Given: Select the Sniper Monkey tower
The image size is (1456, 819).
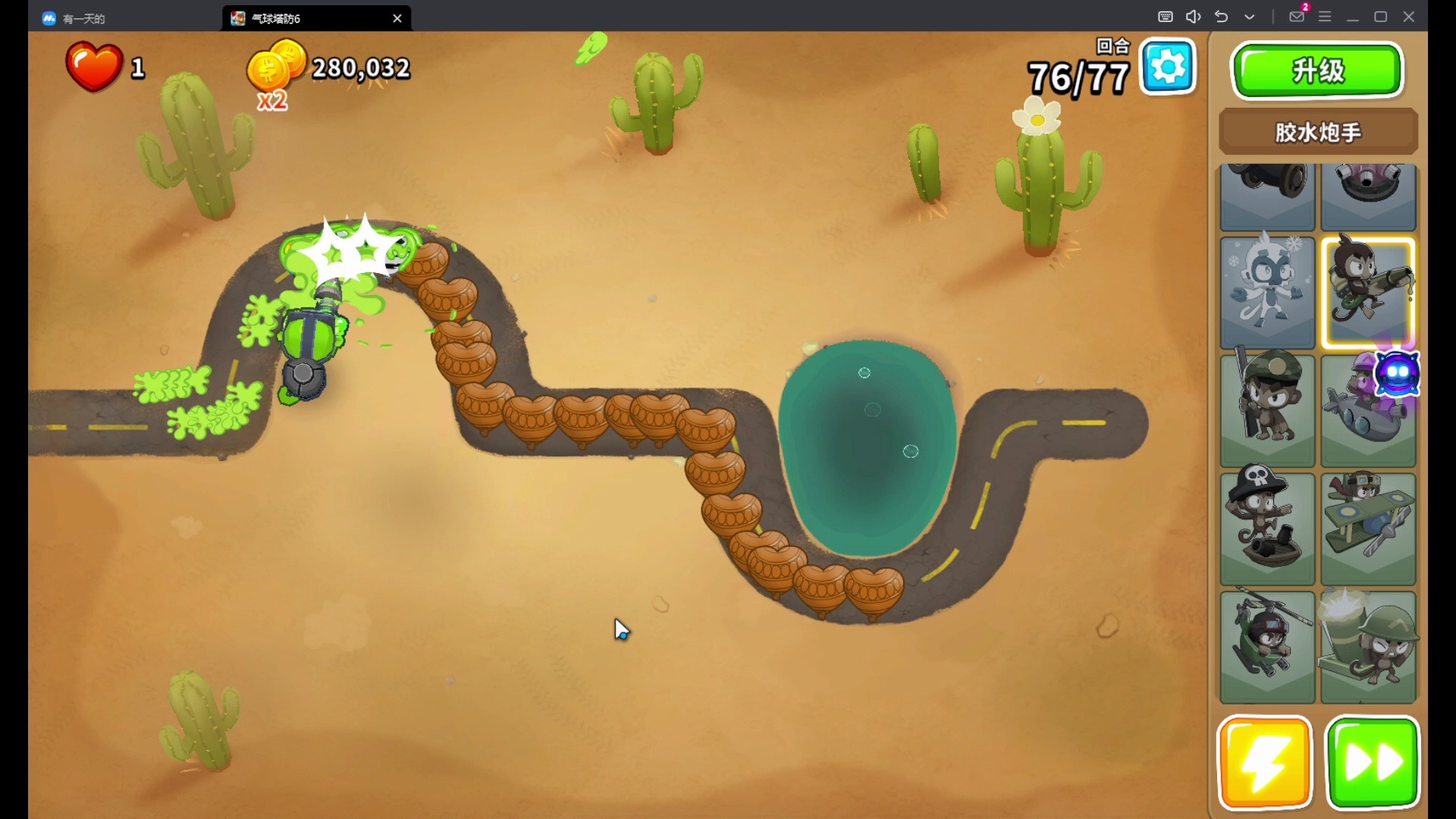Looking at the screenshot, I should (1267, 410).
